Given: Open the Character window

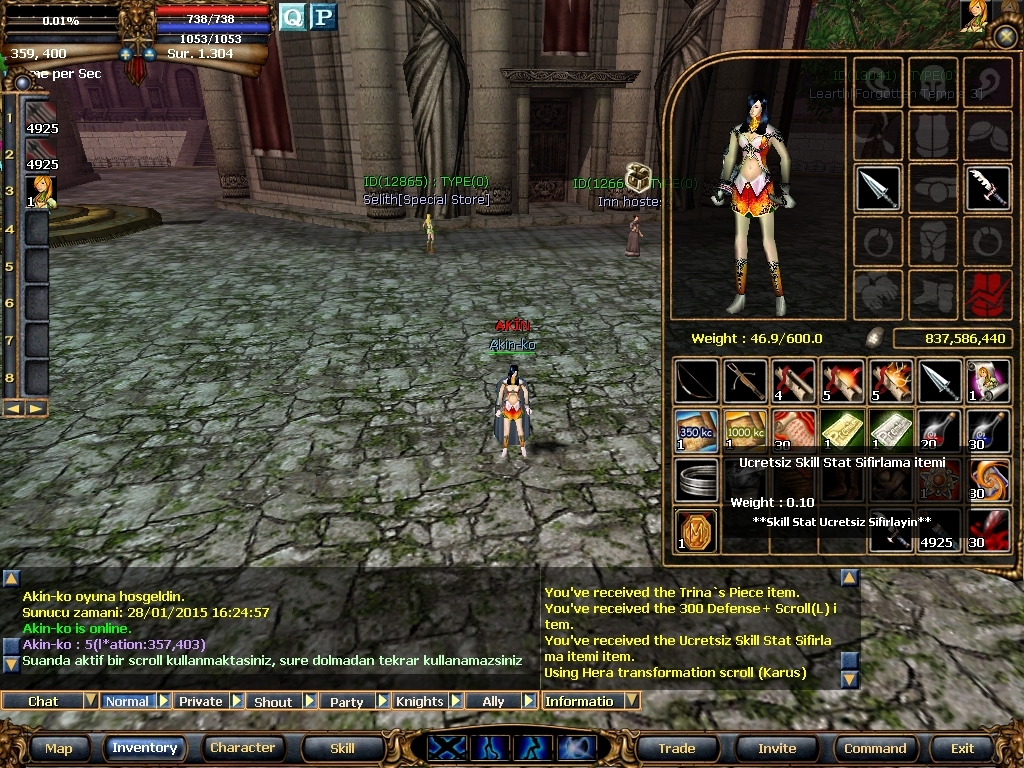Looking at the screenshot, I should (x=242, y=748).
